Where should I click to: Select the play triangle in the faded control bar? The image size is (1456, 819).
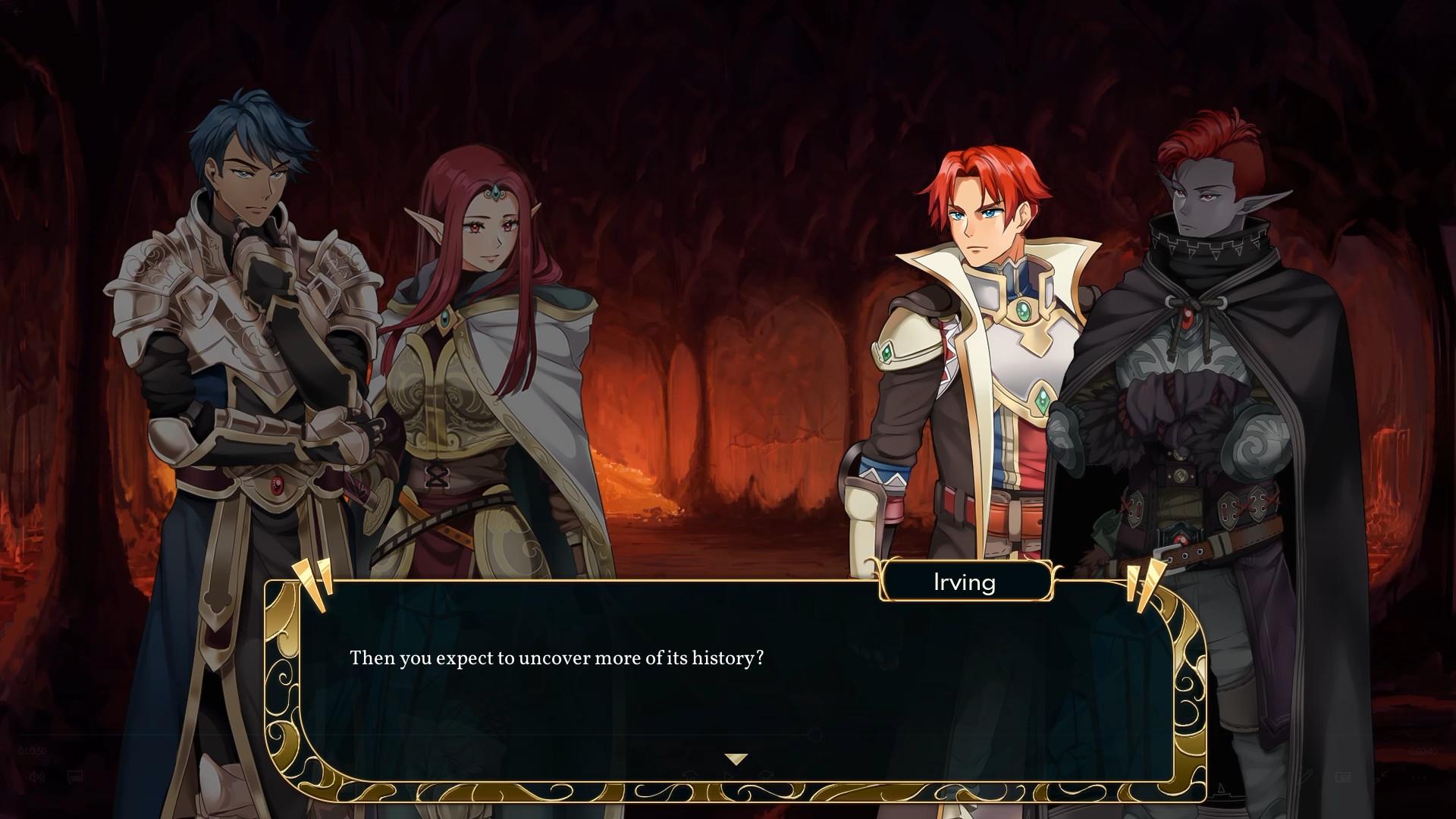coord(729,774)
